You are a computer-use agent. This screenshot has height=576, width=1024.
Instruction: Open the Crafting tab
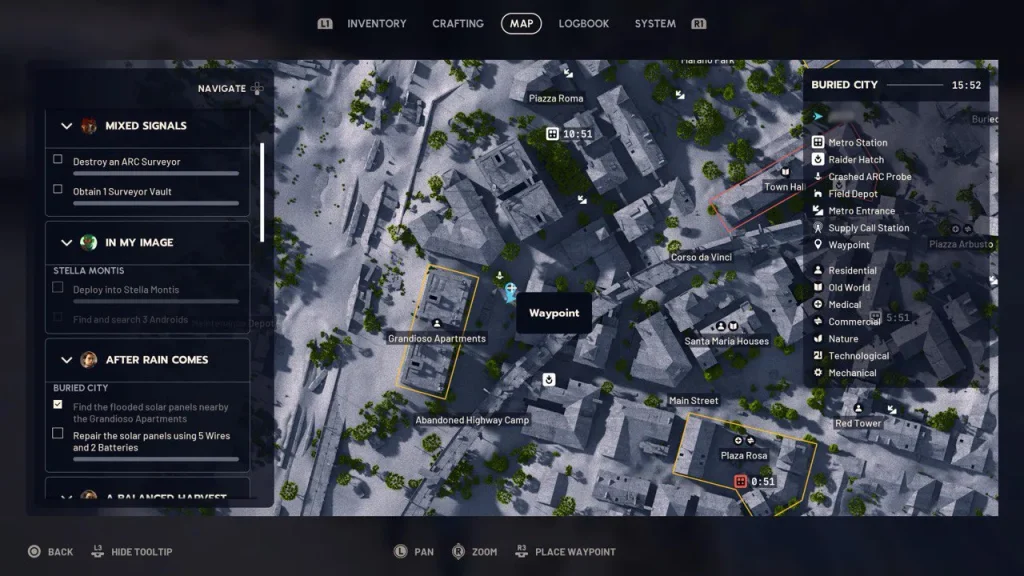coord(458,24)
